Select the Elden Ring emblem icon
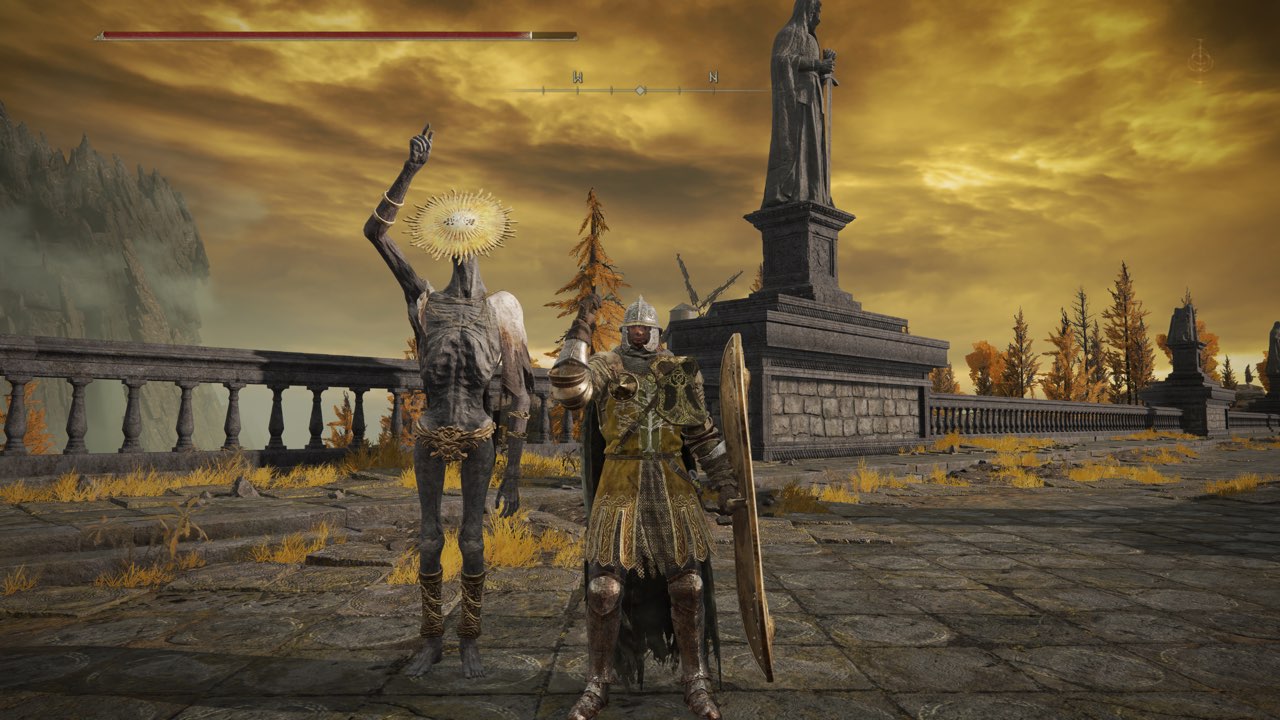This screenshot has height=720, width=1280. pyautogui.click(x=1200, y=59)
